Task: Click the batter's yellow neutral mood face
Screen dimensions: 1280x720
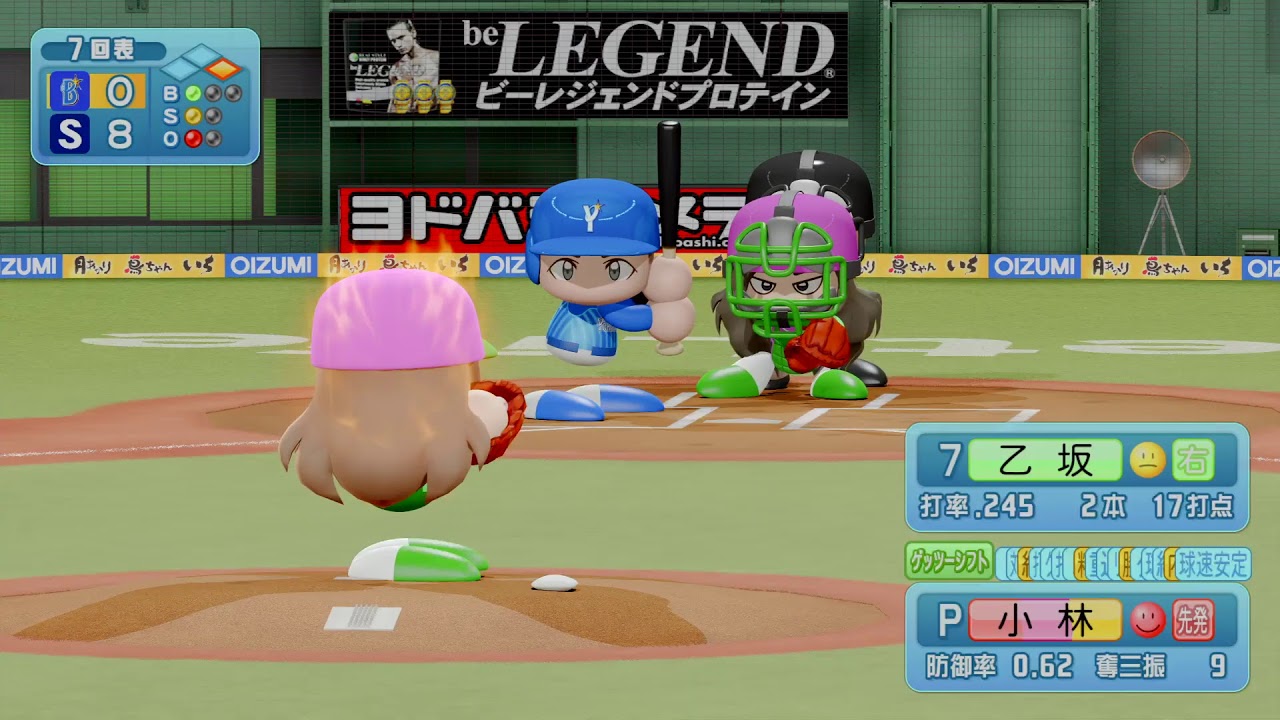Action: pyautogui.click(x=1147, y=461)
